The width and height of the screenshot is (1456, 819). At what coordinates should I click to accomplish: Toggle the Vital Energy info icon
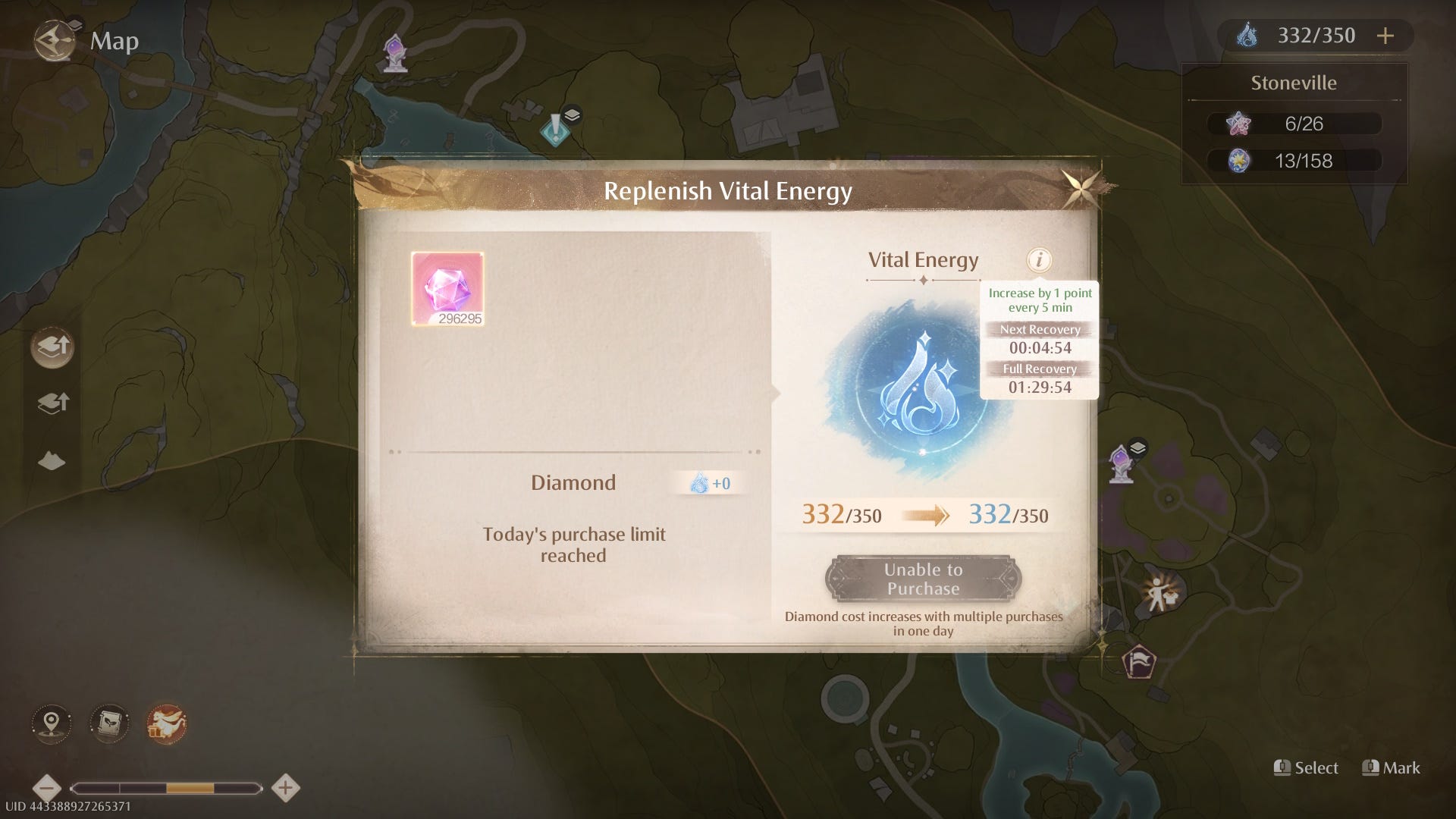coord(1039,260)
